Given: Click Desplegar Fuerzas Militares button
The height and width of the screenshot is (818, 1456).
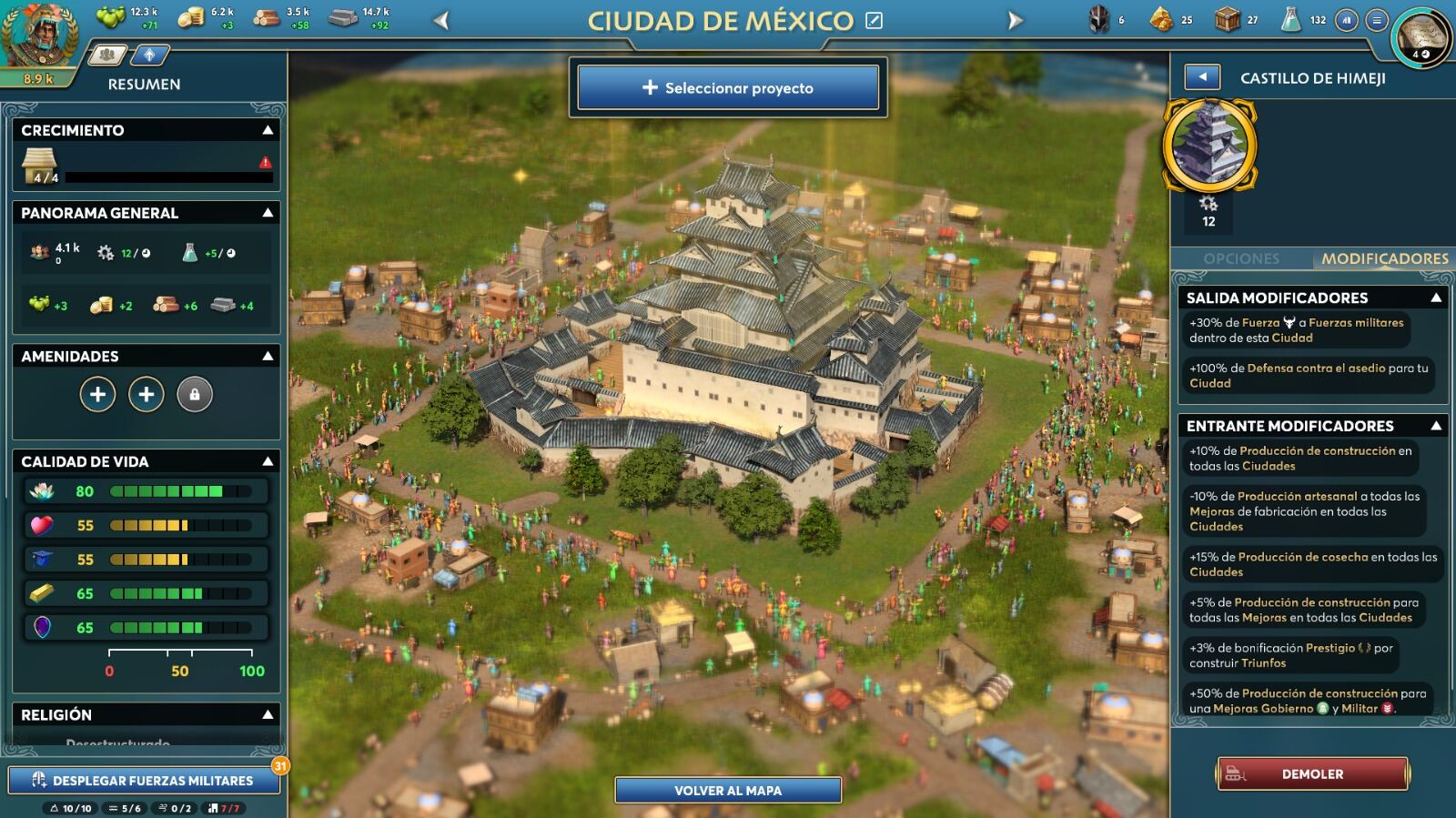Looking at the screenshot, I should coord(144,780).
